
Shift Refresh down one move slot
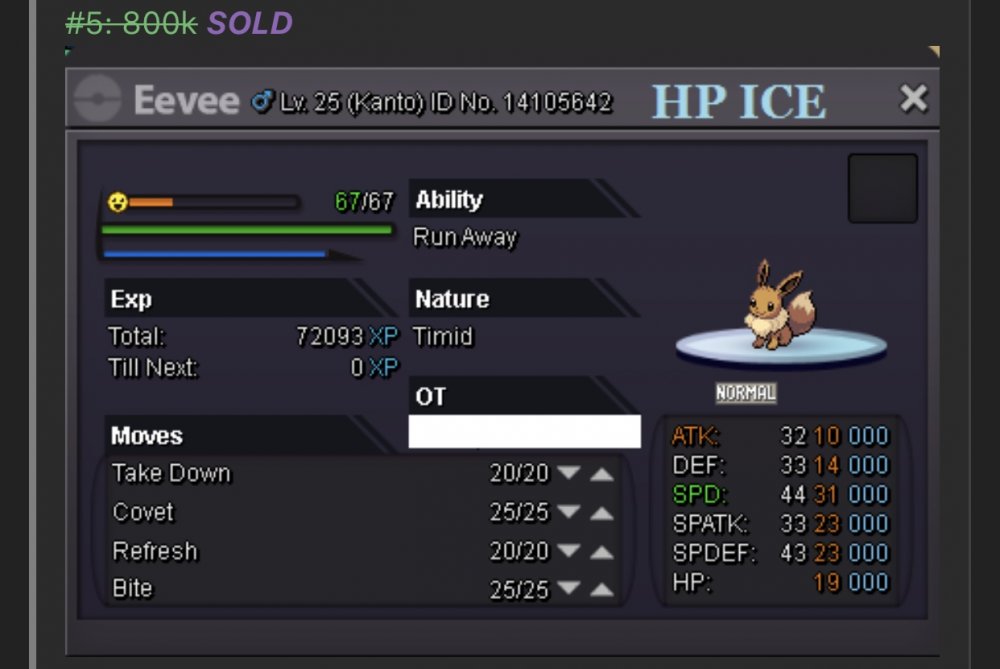point(569,552)
